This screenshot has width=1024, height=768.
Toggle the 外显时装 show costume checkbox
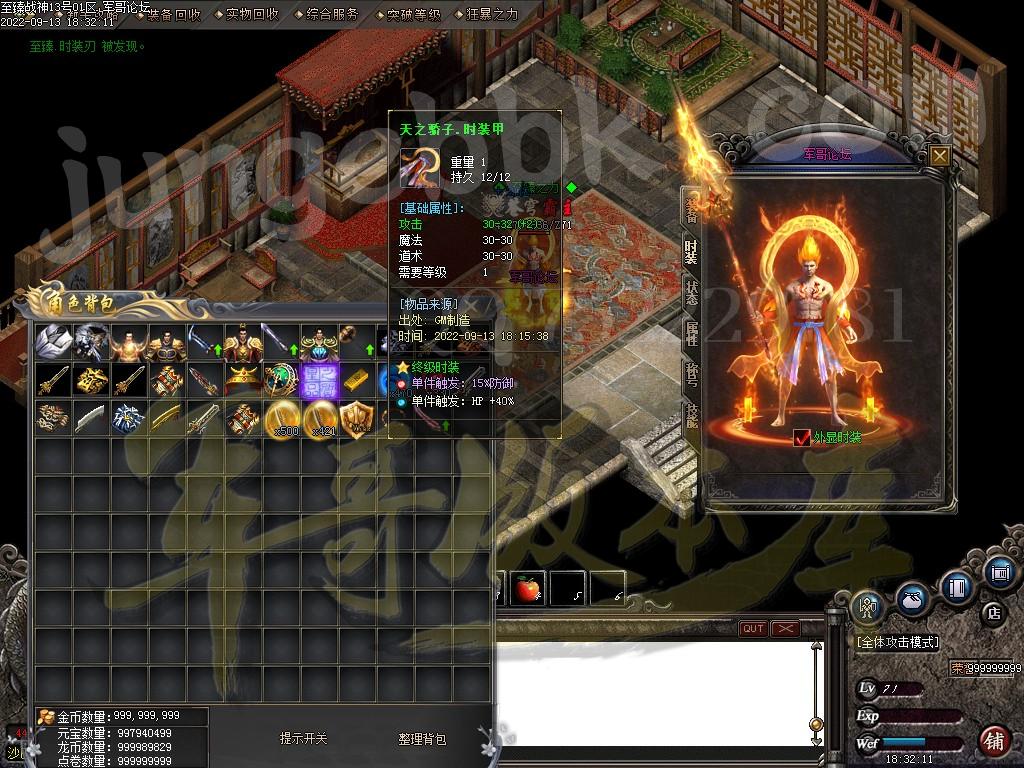click(x=801, y=437)
